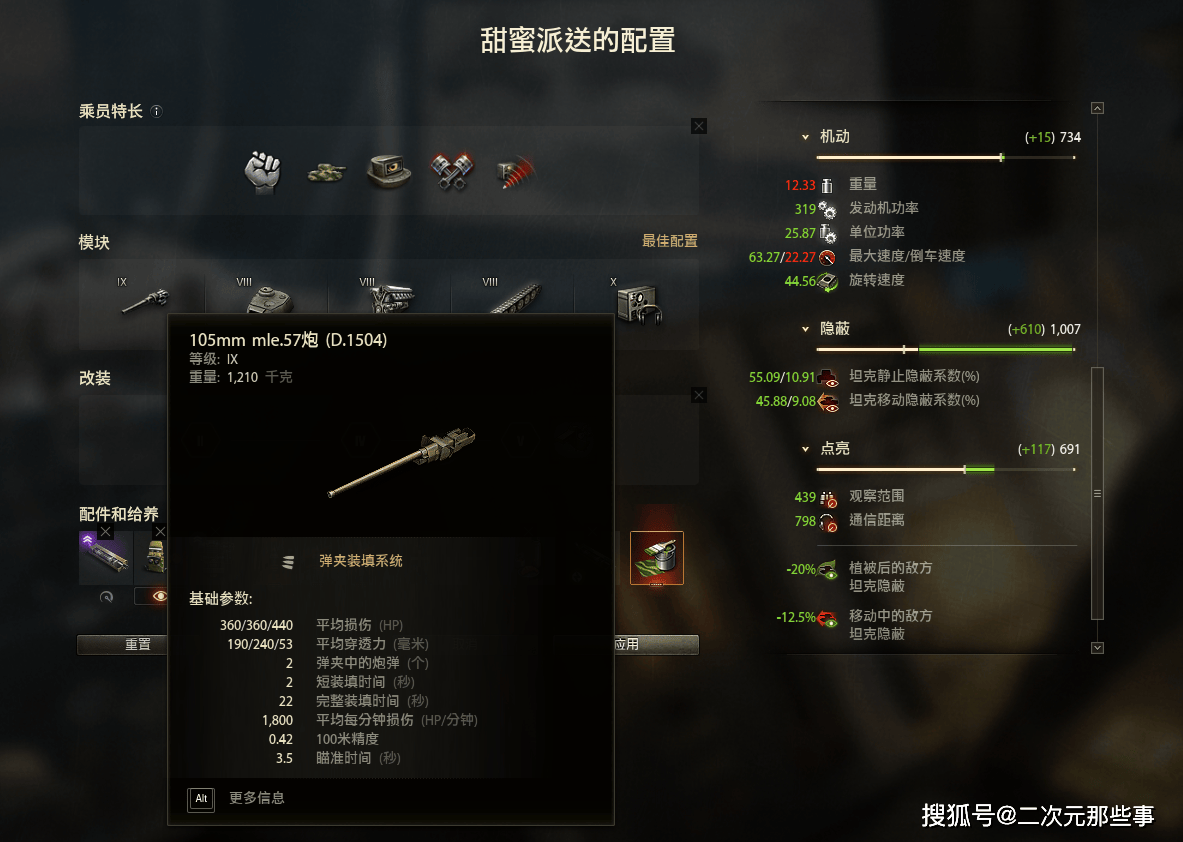Select the eye-in-cupola crew perk icon
Image resolution: width=1183 pixels, height=842 pixels.
[x=387, y=171]
